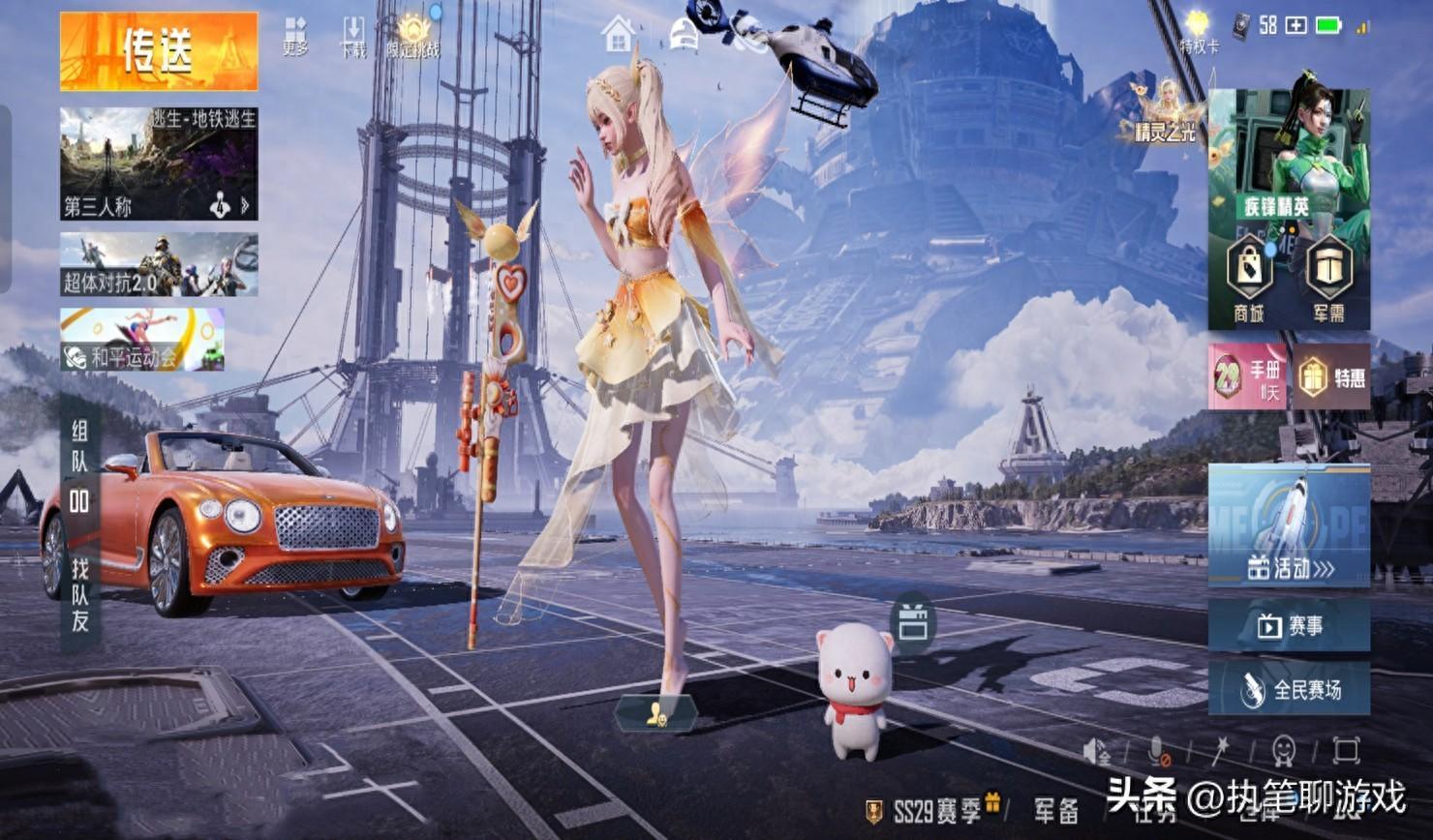Open the 军需 supply crates
This screenshot has height=840, width=1433.
coord(1328,277)
